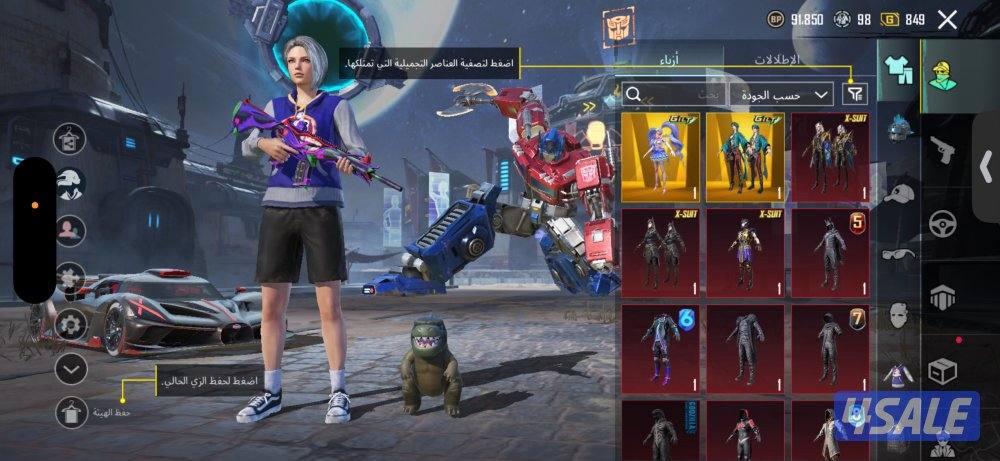Screen dimensions: 1000x461
Task: Select the level 5 dark outfit
Action: [x=829, y=250]
